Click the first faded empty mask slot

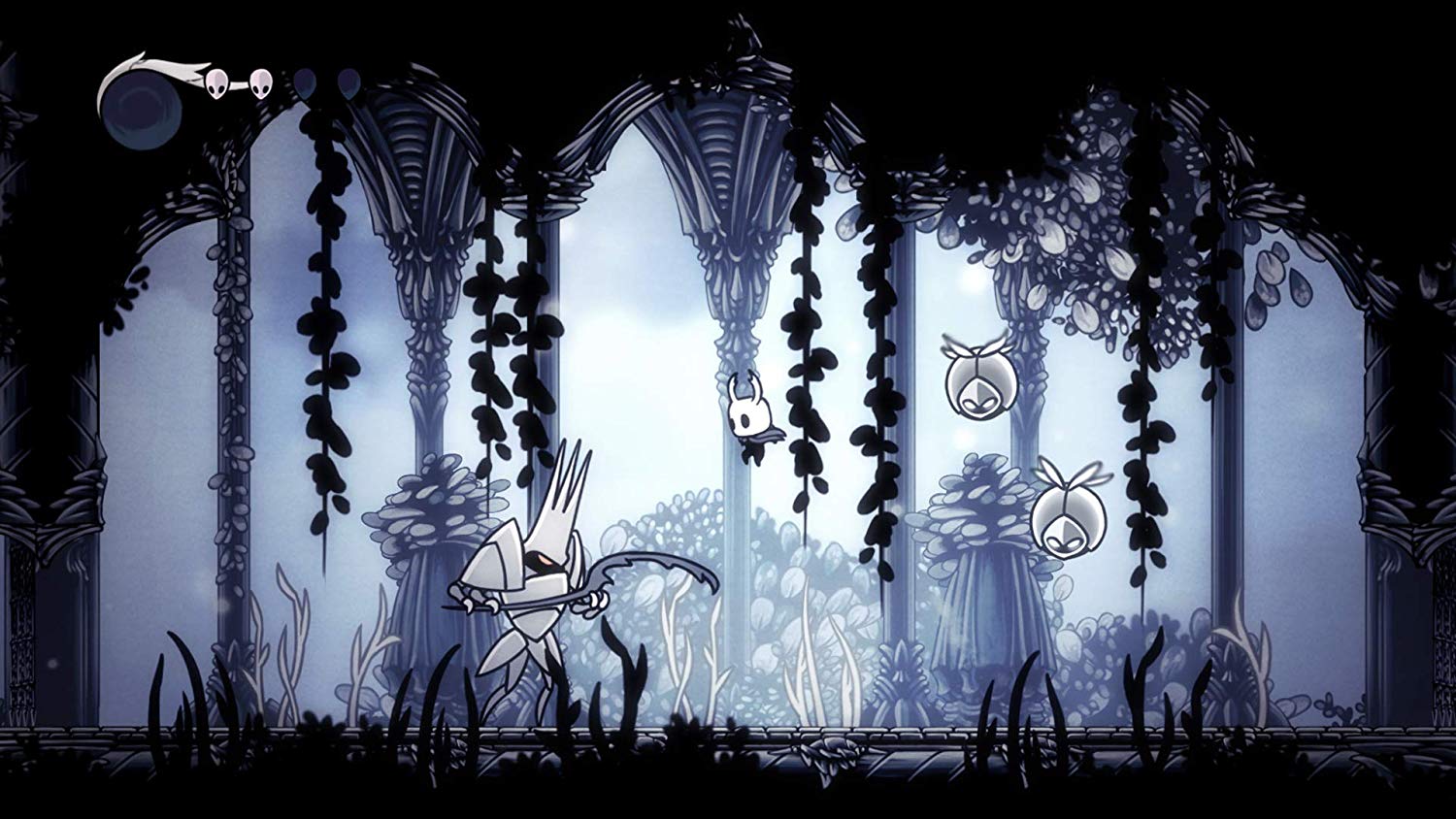click(303, 85)
